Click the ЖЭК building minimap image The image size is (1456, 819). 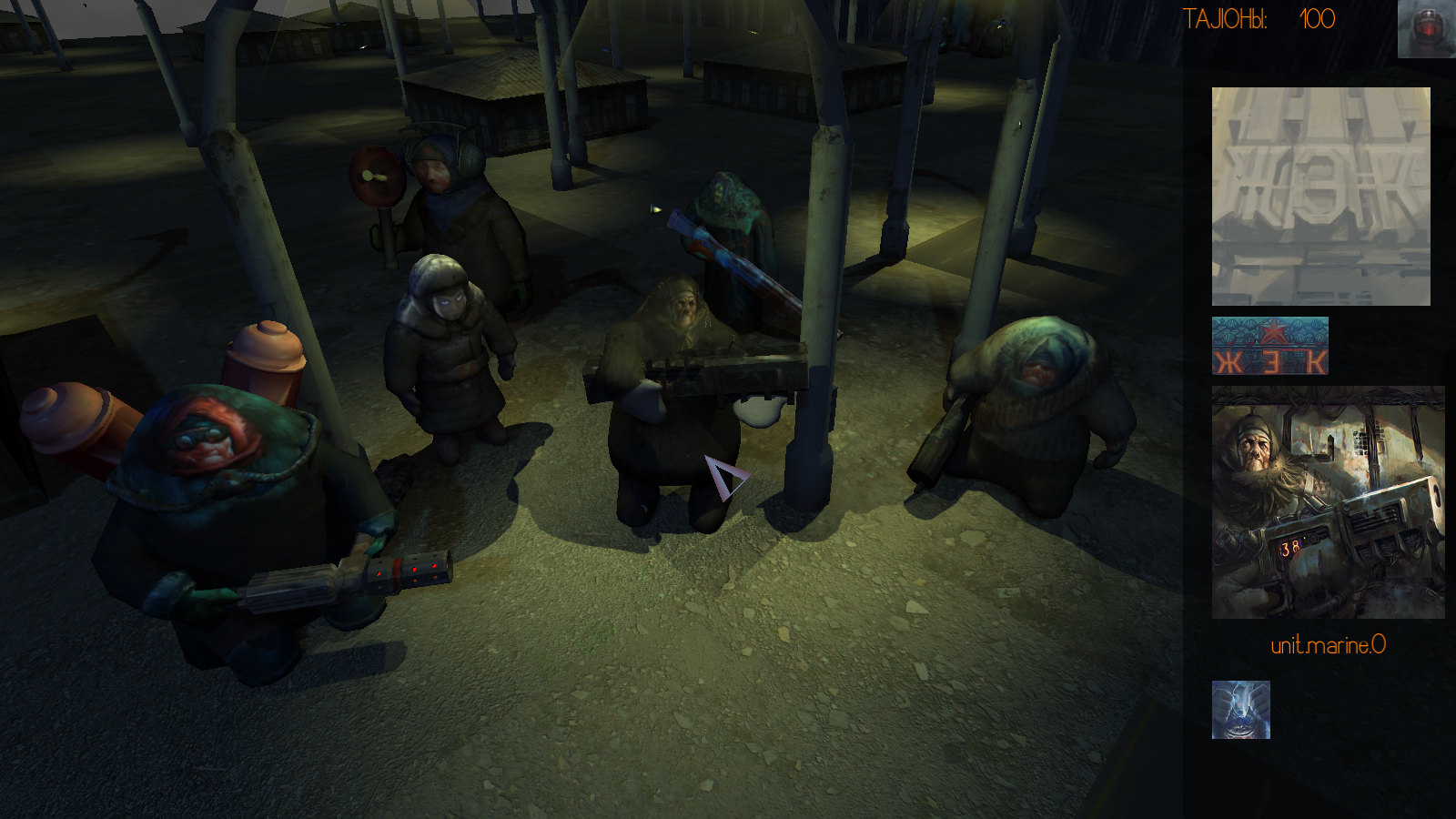pos(1320,196)
